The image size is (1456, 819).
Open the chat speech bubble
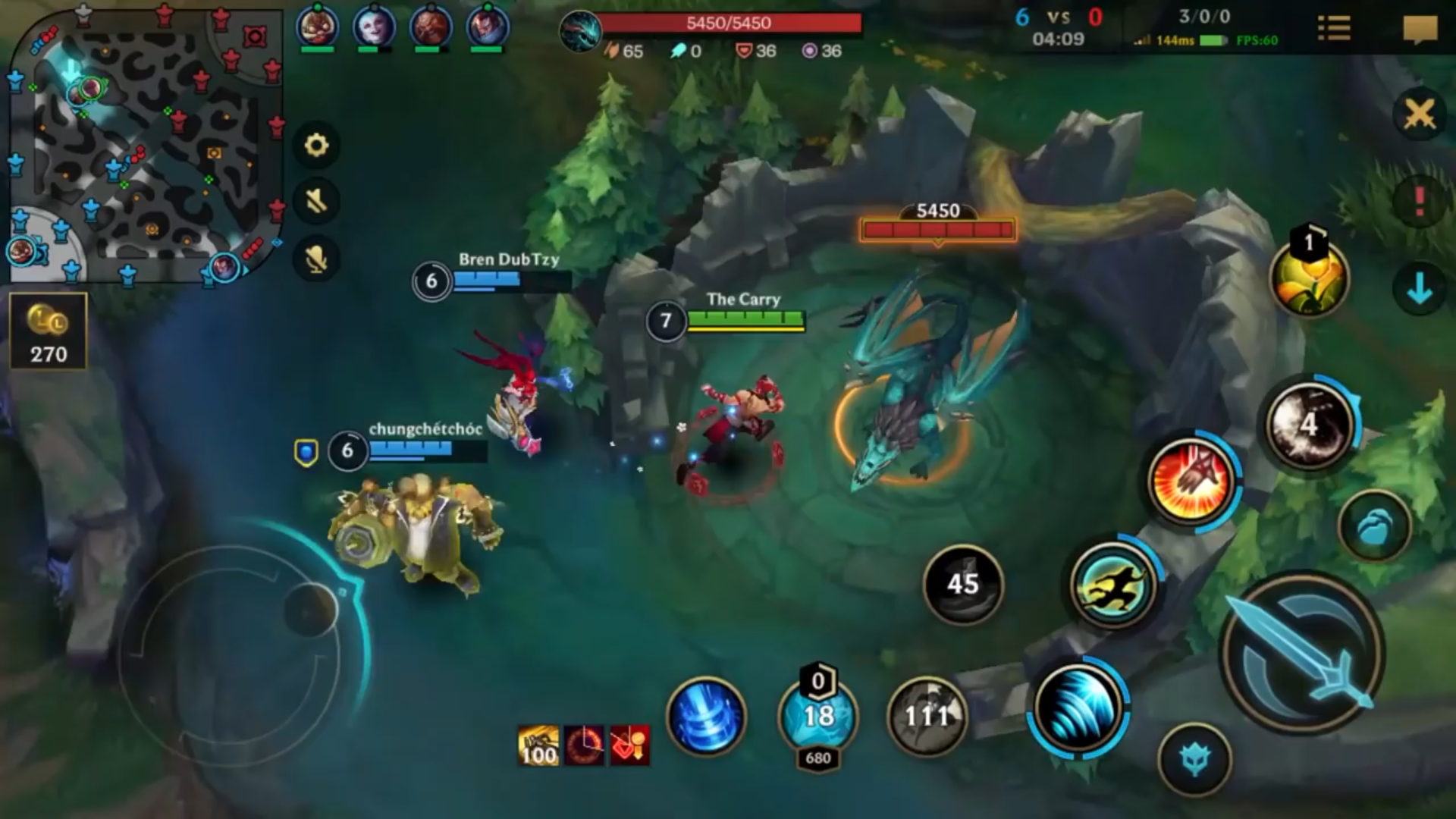tap(1420, 30)
